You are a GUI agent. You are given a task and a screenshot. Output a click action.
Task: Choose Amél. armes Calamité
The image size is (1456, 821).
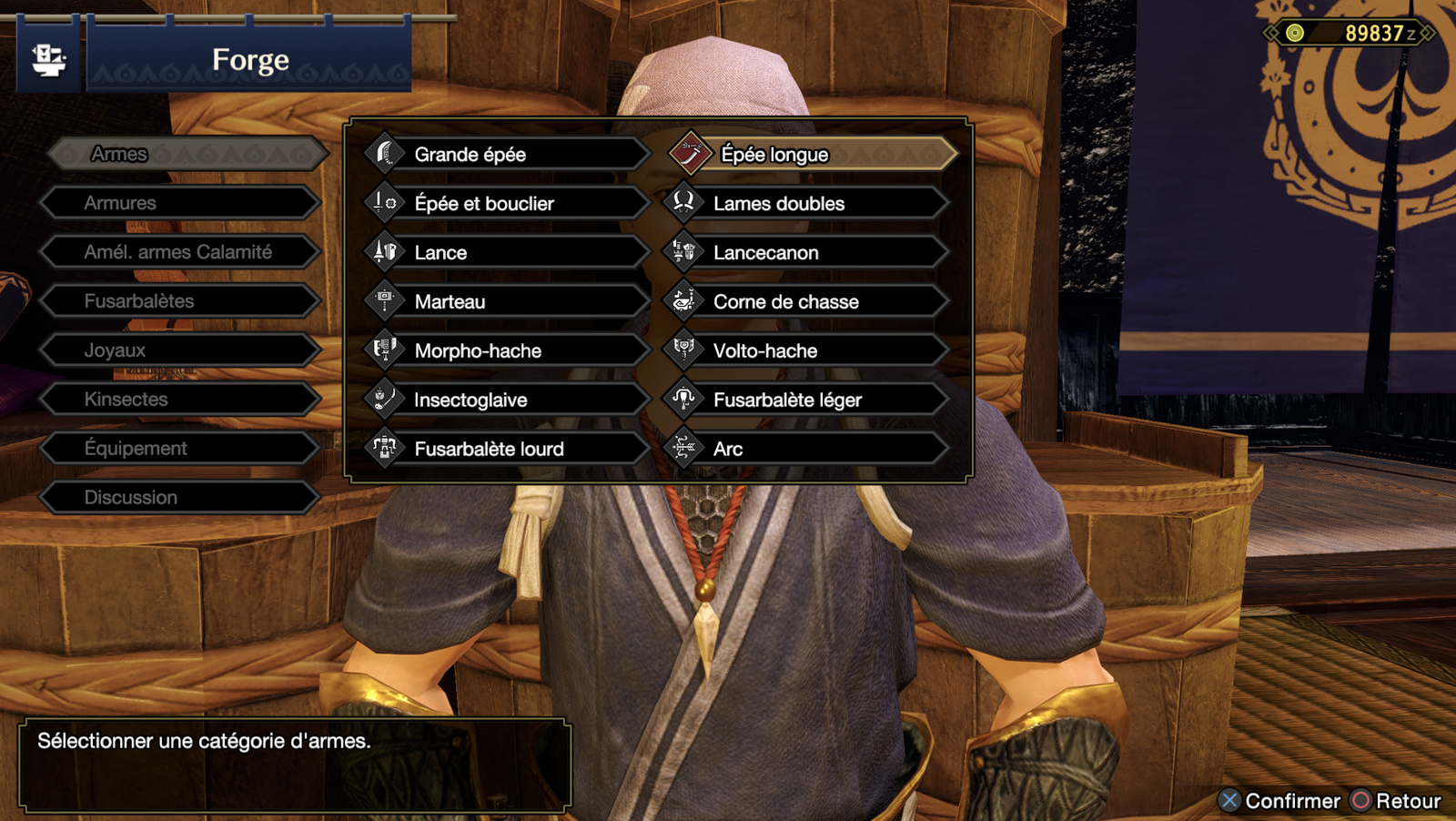point(180,252)
